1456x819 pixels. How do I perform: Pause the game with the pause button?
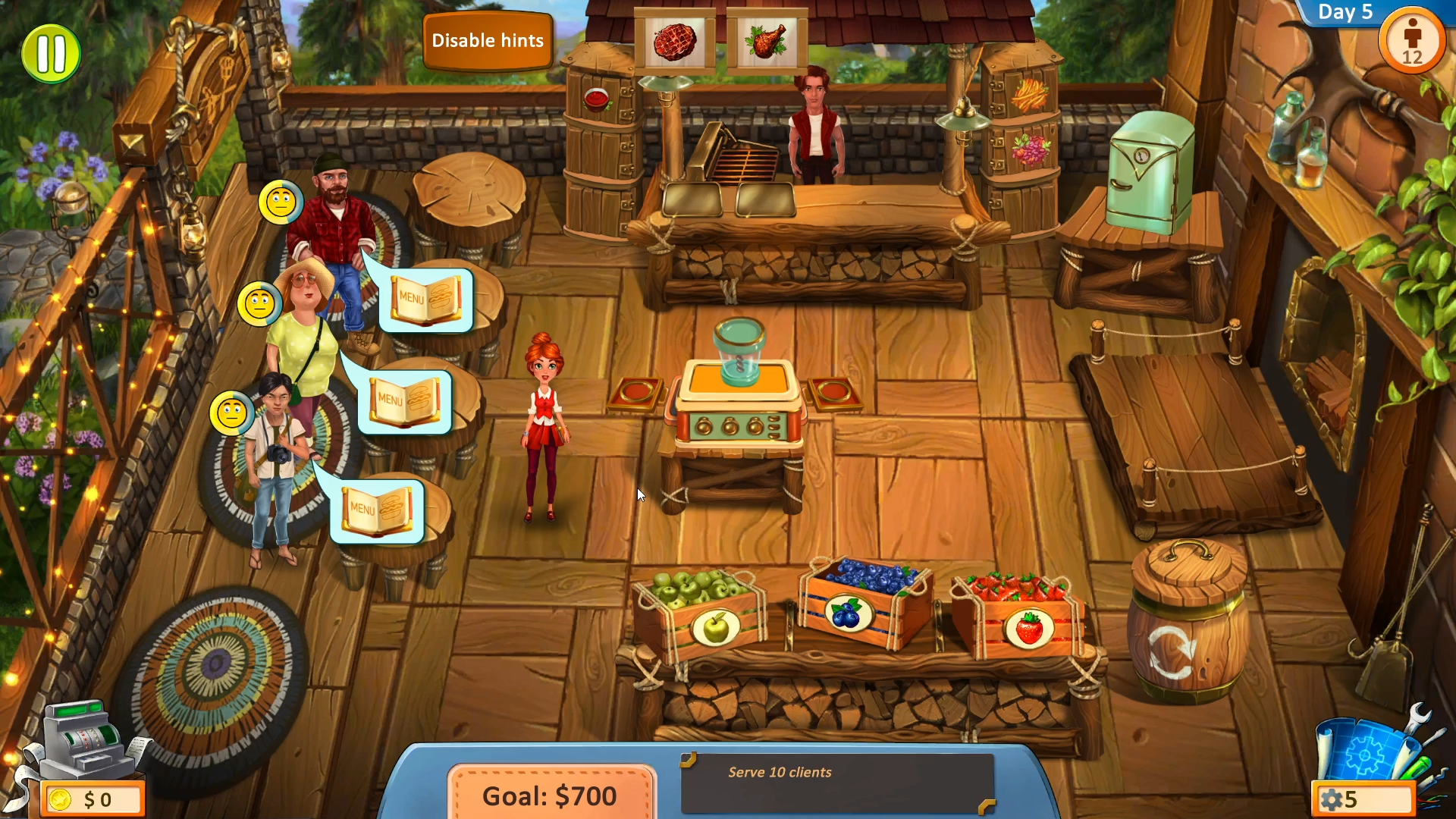pos(50,52)
